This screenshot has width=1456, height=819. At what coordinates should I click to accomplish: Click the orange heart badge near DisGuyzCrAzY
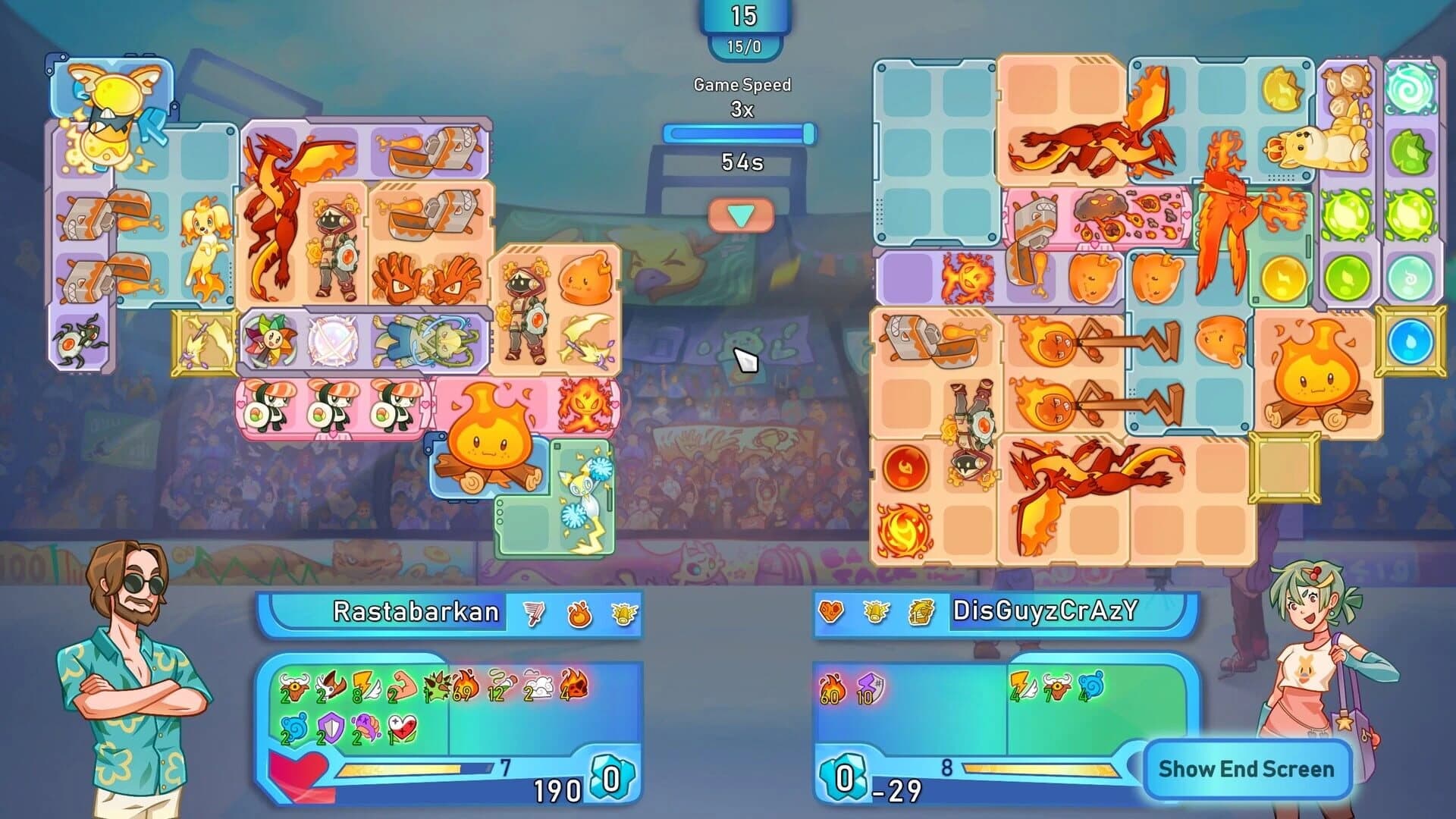(833, 611)
